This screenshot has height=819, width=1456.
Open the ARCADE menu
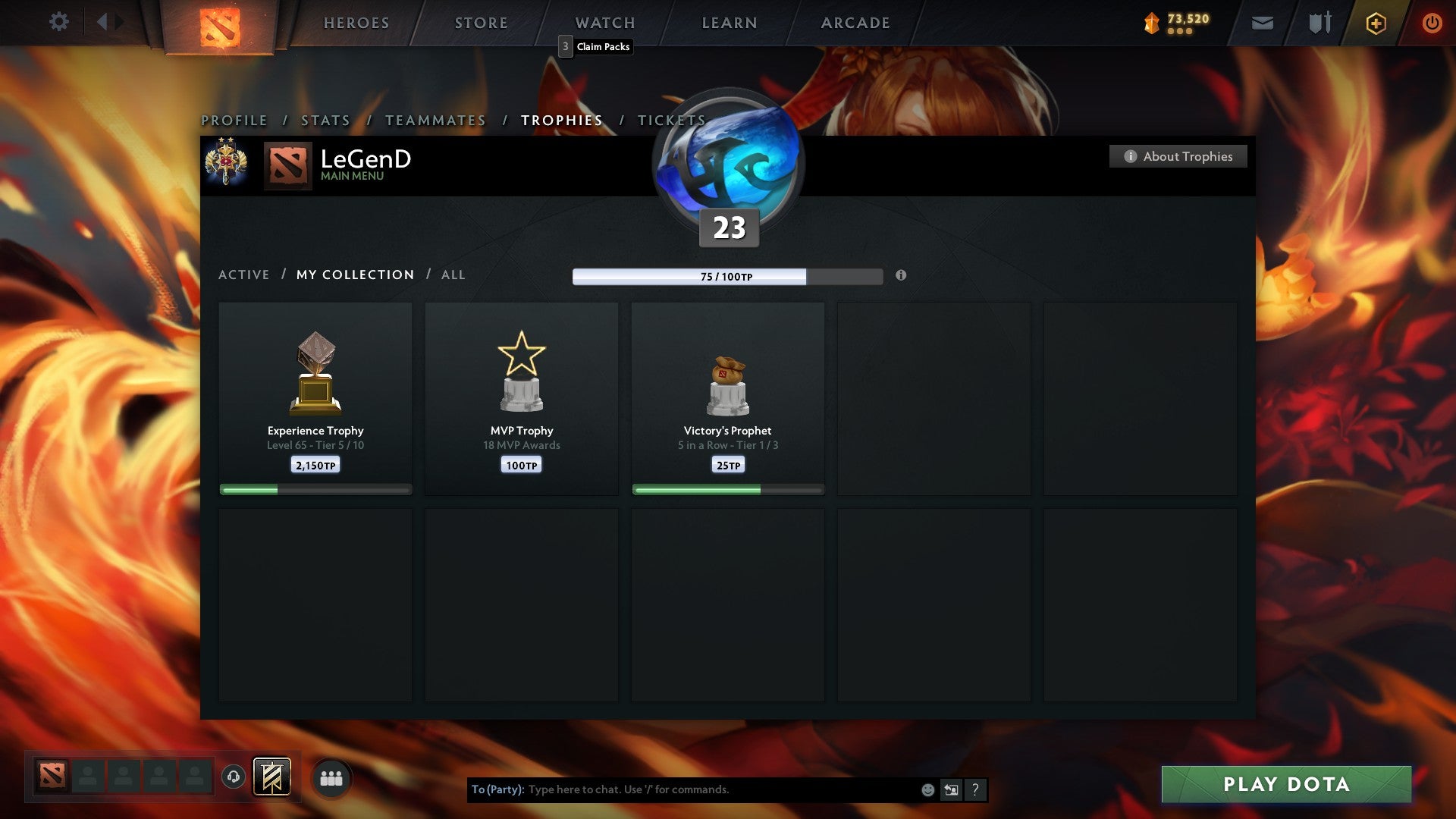[x=854, y=23]
